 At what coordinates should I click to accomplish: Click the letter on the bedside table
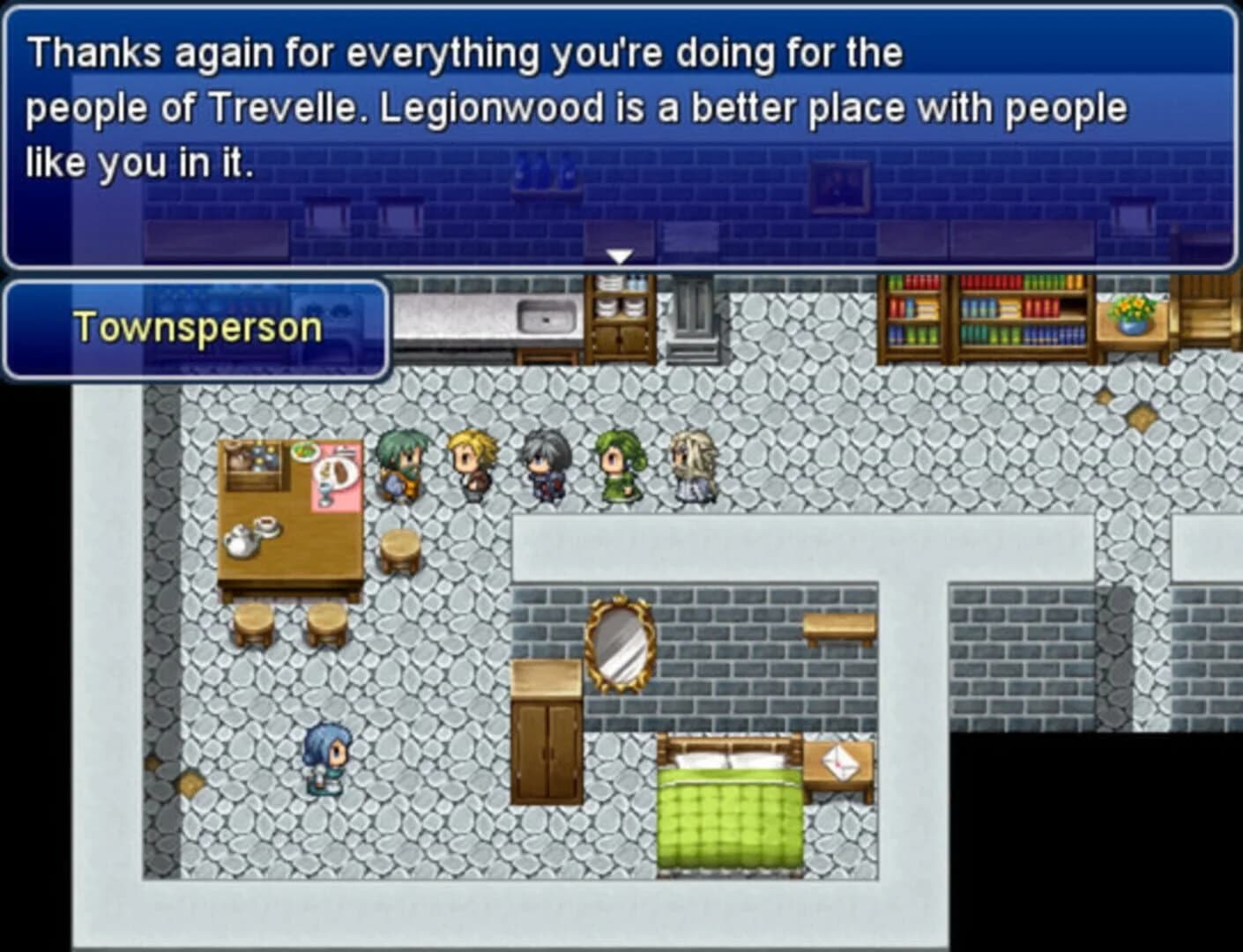838,760
